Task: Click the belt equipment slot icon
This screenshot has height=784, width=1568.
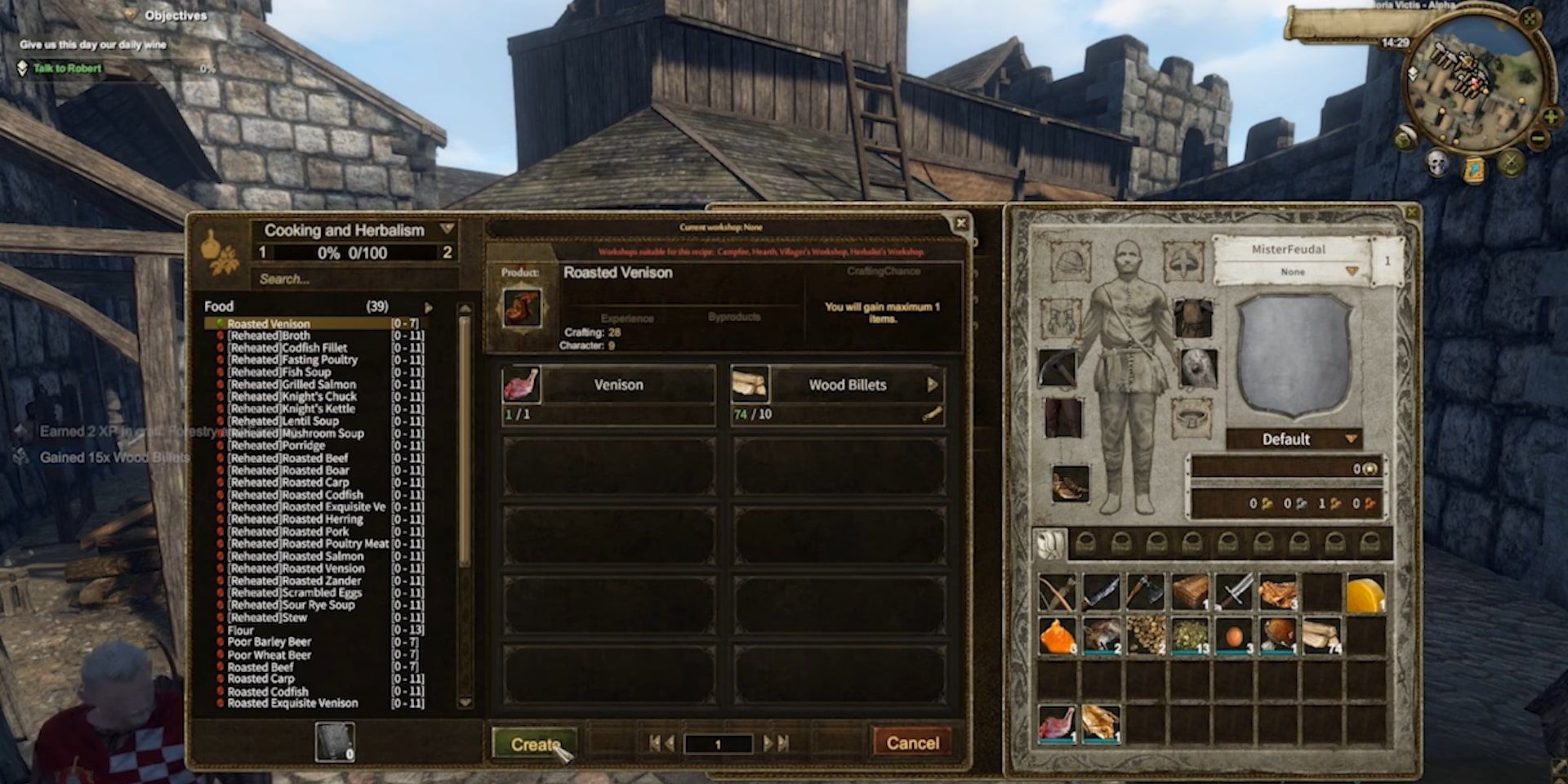Action: click(x=1192, y=416)
